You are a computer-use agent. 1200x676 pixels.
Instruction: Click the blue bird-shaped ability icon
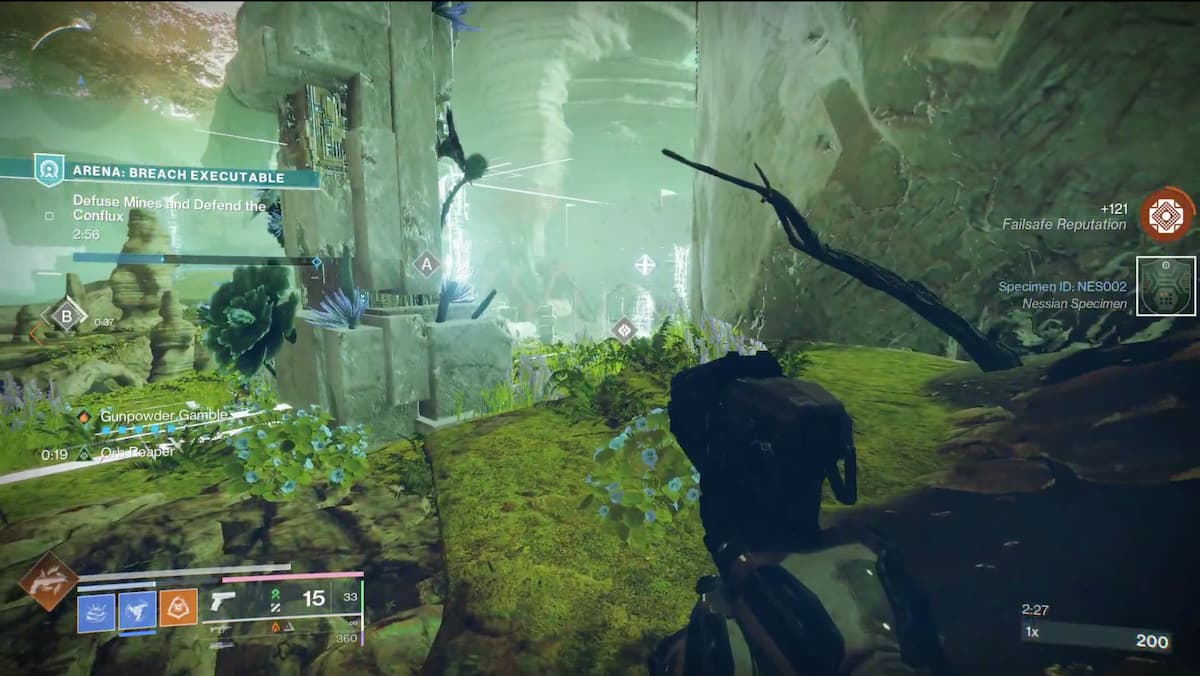coord(137,611)
